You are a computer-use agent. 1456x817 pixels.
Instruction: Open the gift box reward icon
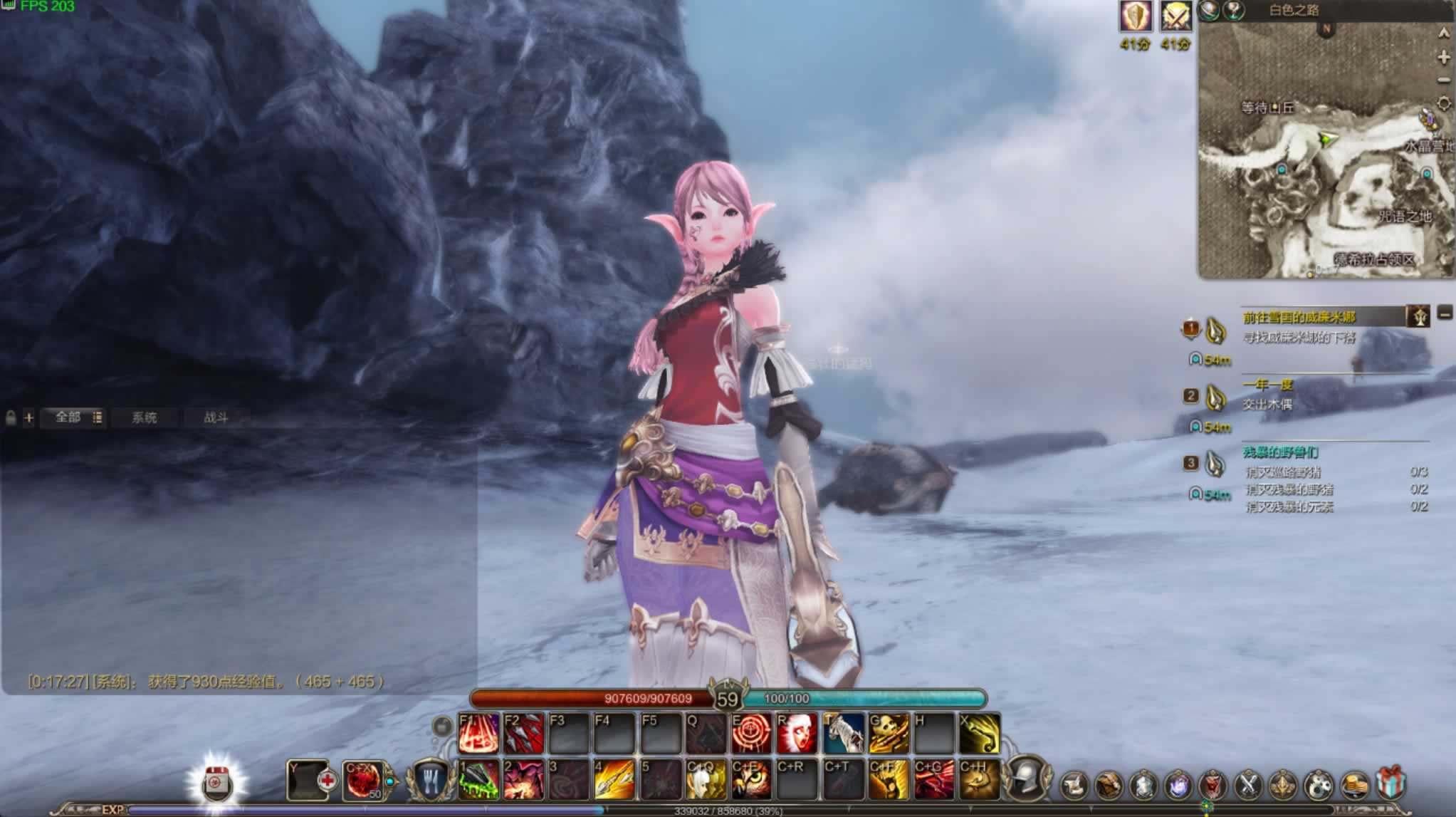(1390, 784)
